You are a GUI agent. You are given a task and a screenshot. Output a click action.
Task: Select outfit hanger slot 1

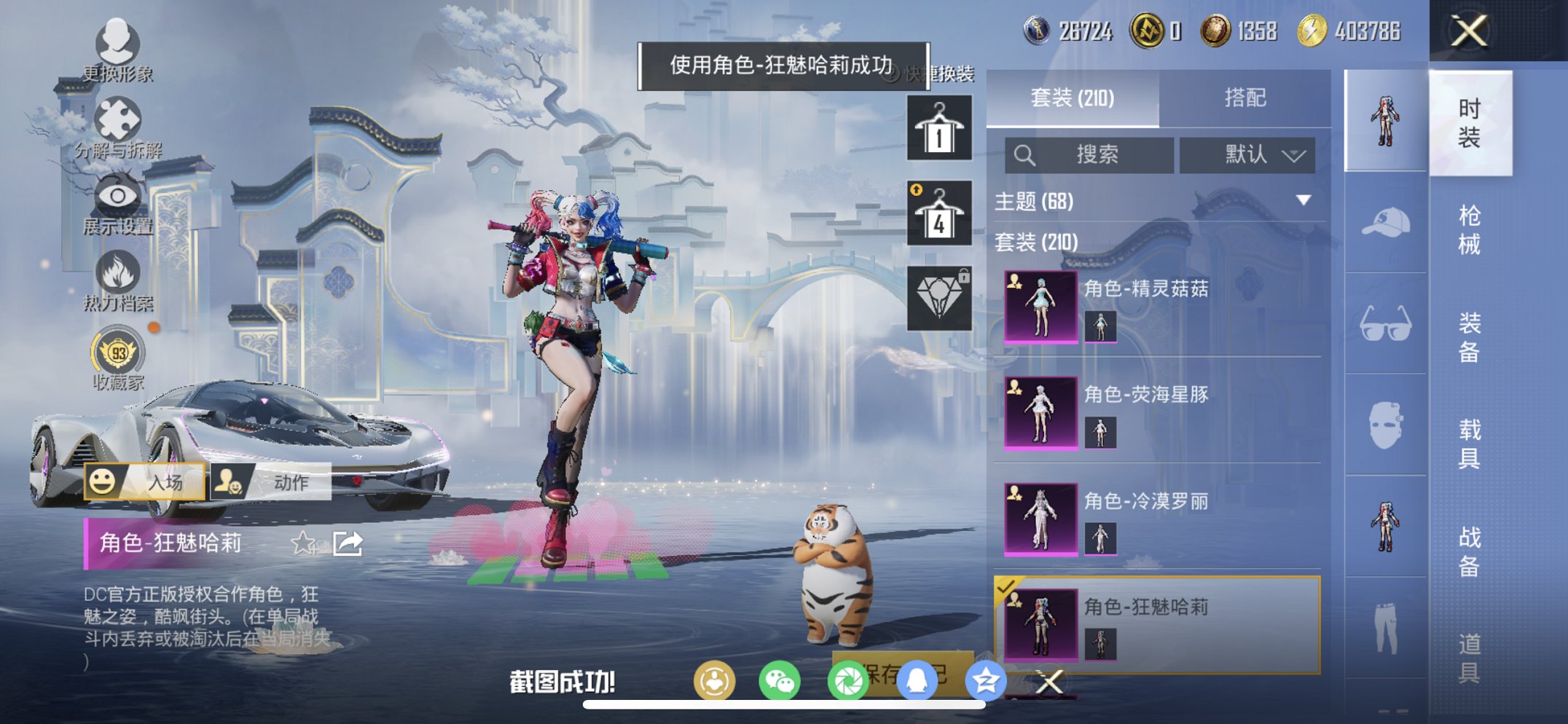click(940, 131)
